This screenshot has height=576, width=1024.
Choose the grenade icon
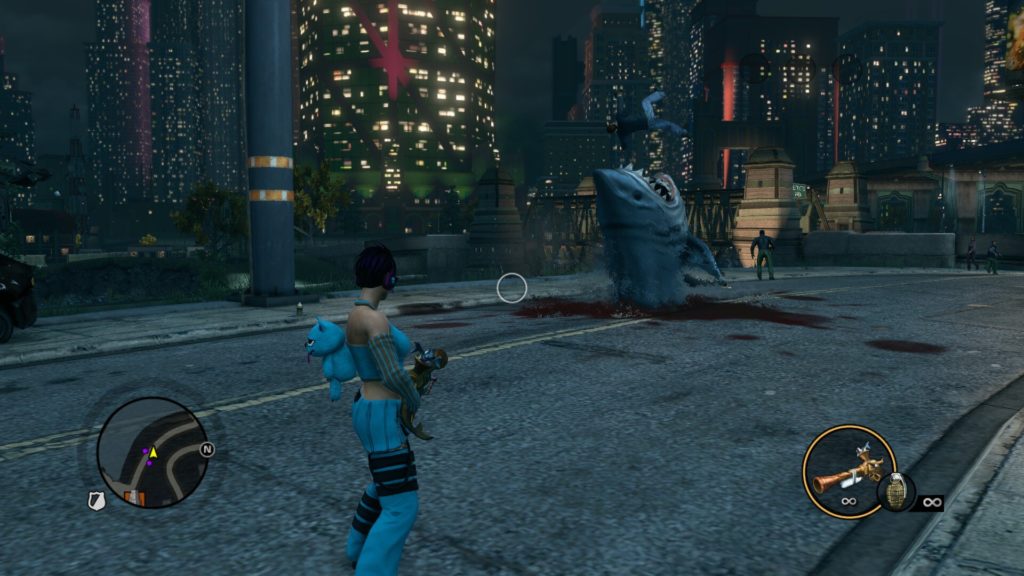pyautogui.click(x=895, y=493)
